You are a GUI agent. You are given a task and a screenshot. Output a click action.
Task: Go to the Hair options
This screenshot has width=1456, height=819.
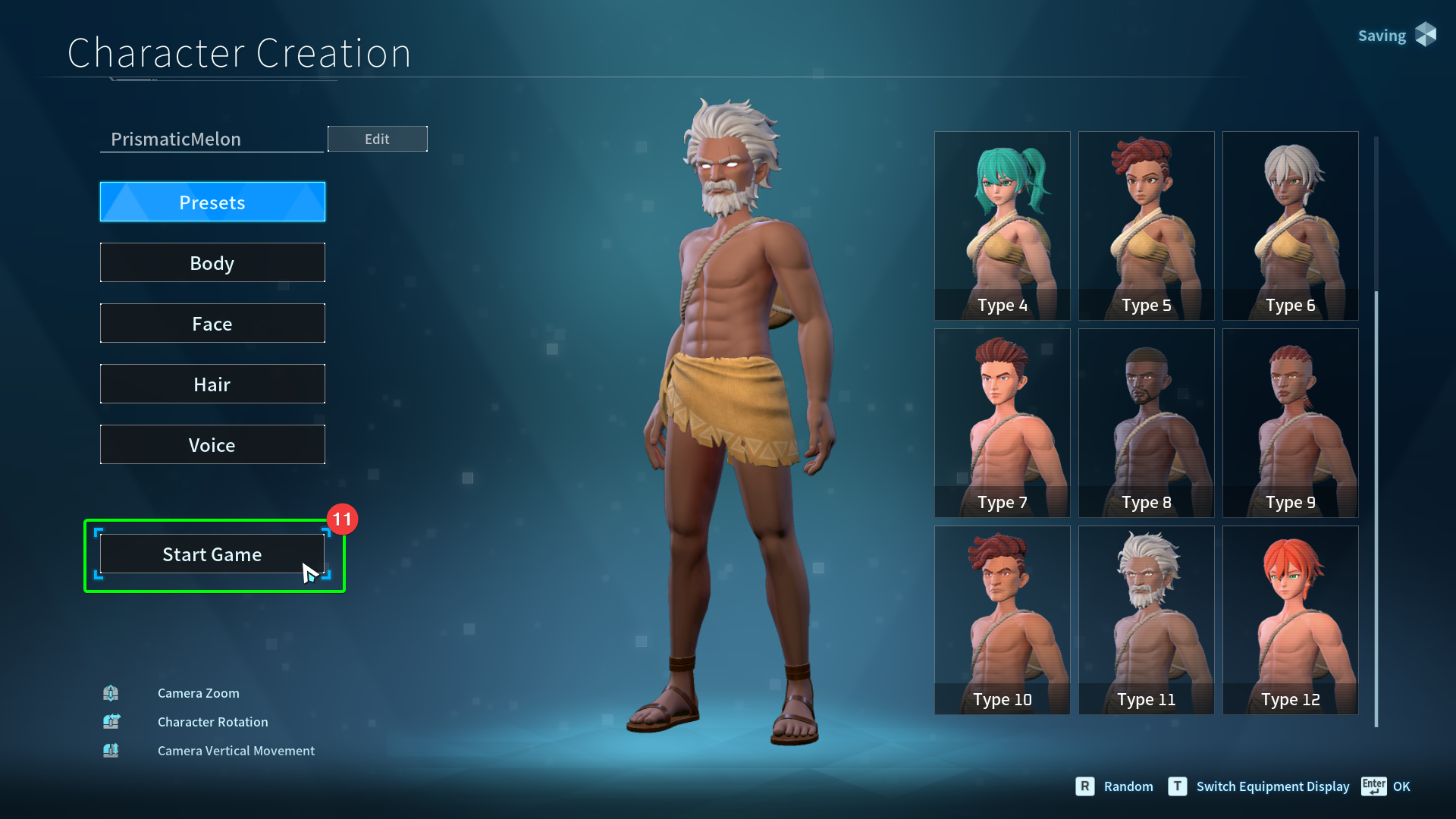click(x=212, y=384)
